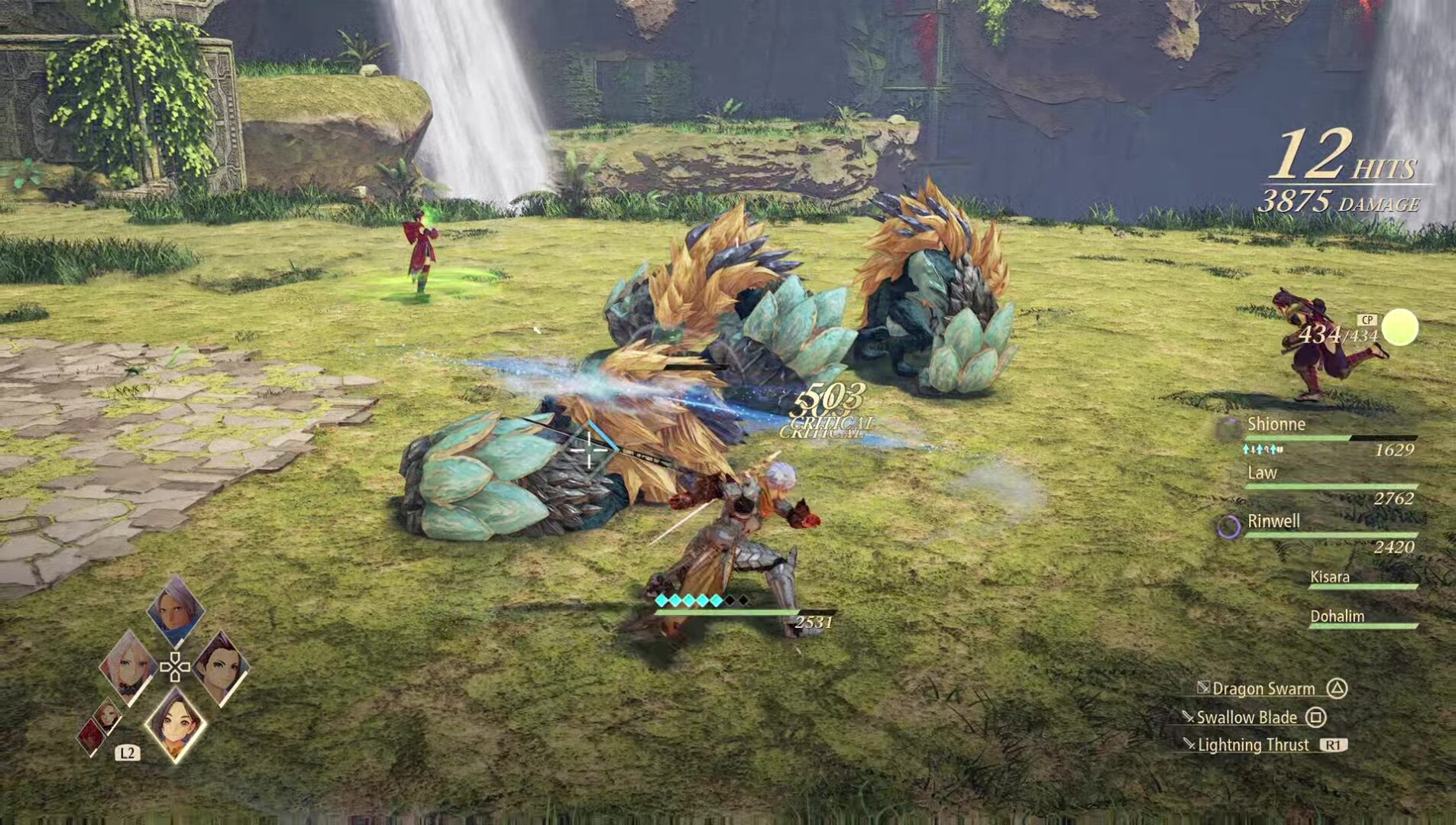The width and height of the screenshot is (1456, 825).
Task: Toggle the unfilled rightmost AG diamond
Action: click(x=743, y=601)
